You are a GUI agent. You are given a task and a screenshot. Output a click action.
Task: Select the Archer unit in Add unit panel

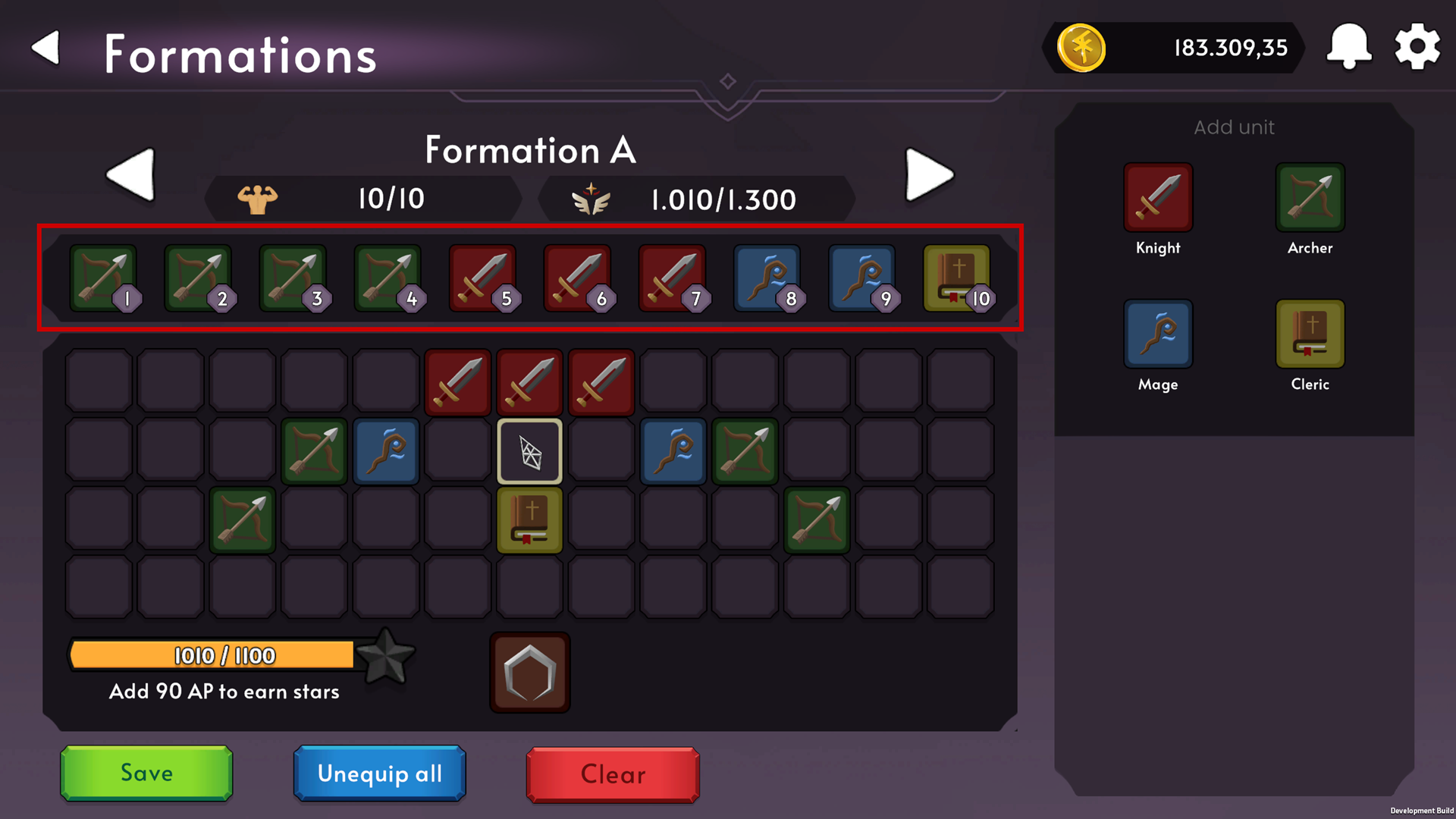pos(1310,196)
